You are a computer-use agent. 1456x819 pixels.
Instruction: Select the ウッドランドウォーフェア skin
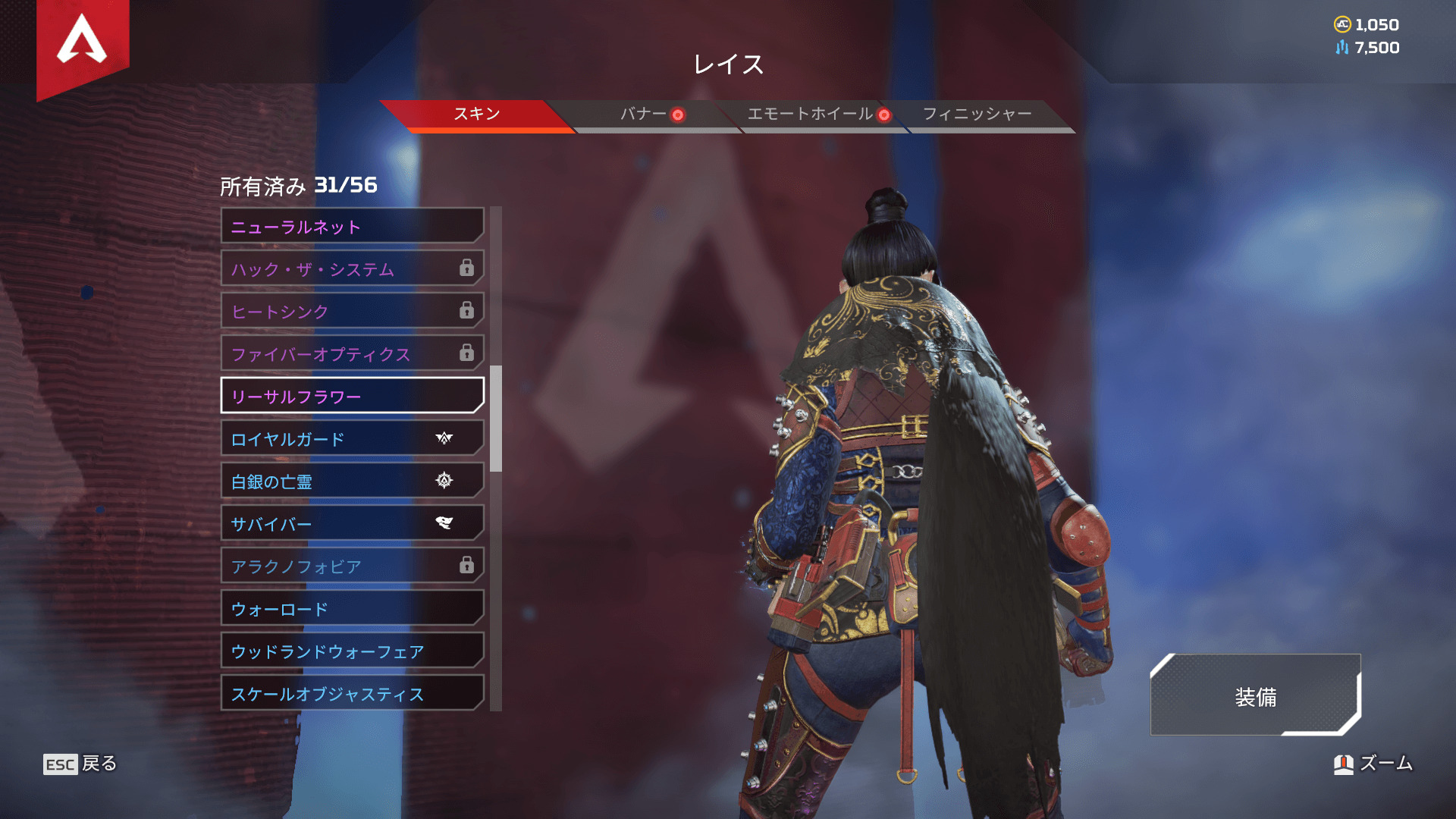point(352,651)
